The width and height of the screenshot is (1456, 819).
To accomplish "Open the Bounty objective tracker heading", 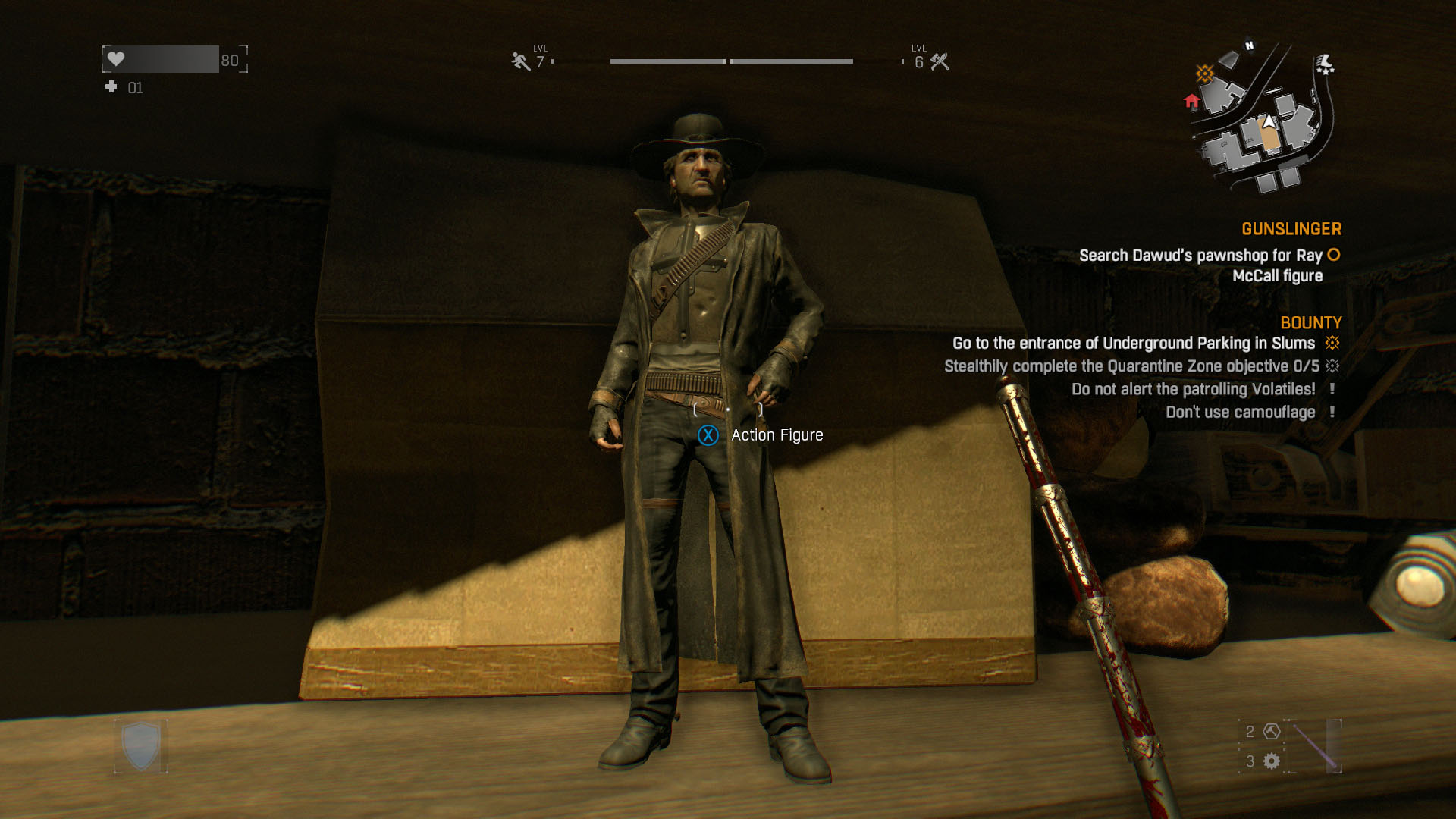I will 1310,323.
